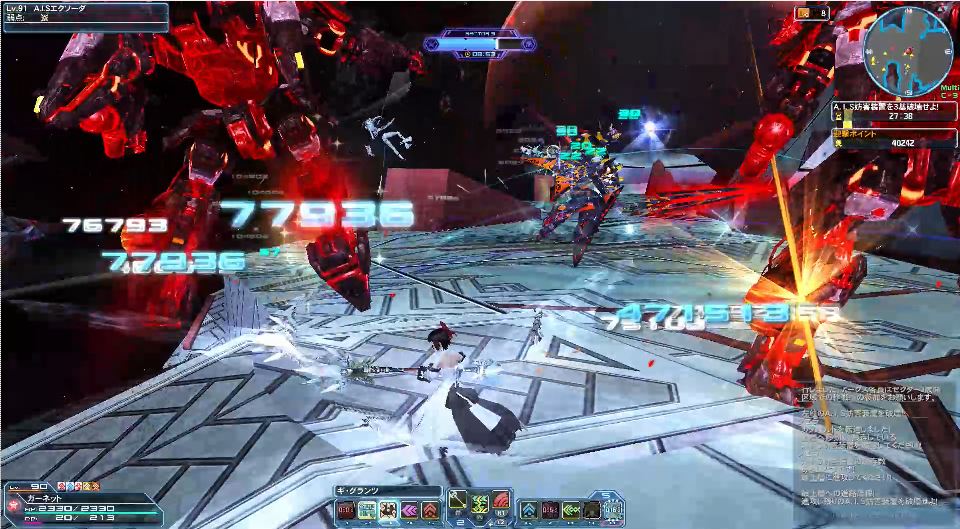Activate the purple left-chevron skill
Image resolution: width=960 pixels, height=529 pixels.
[x=409, y=510]
